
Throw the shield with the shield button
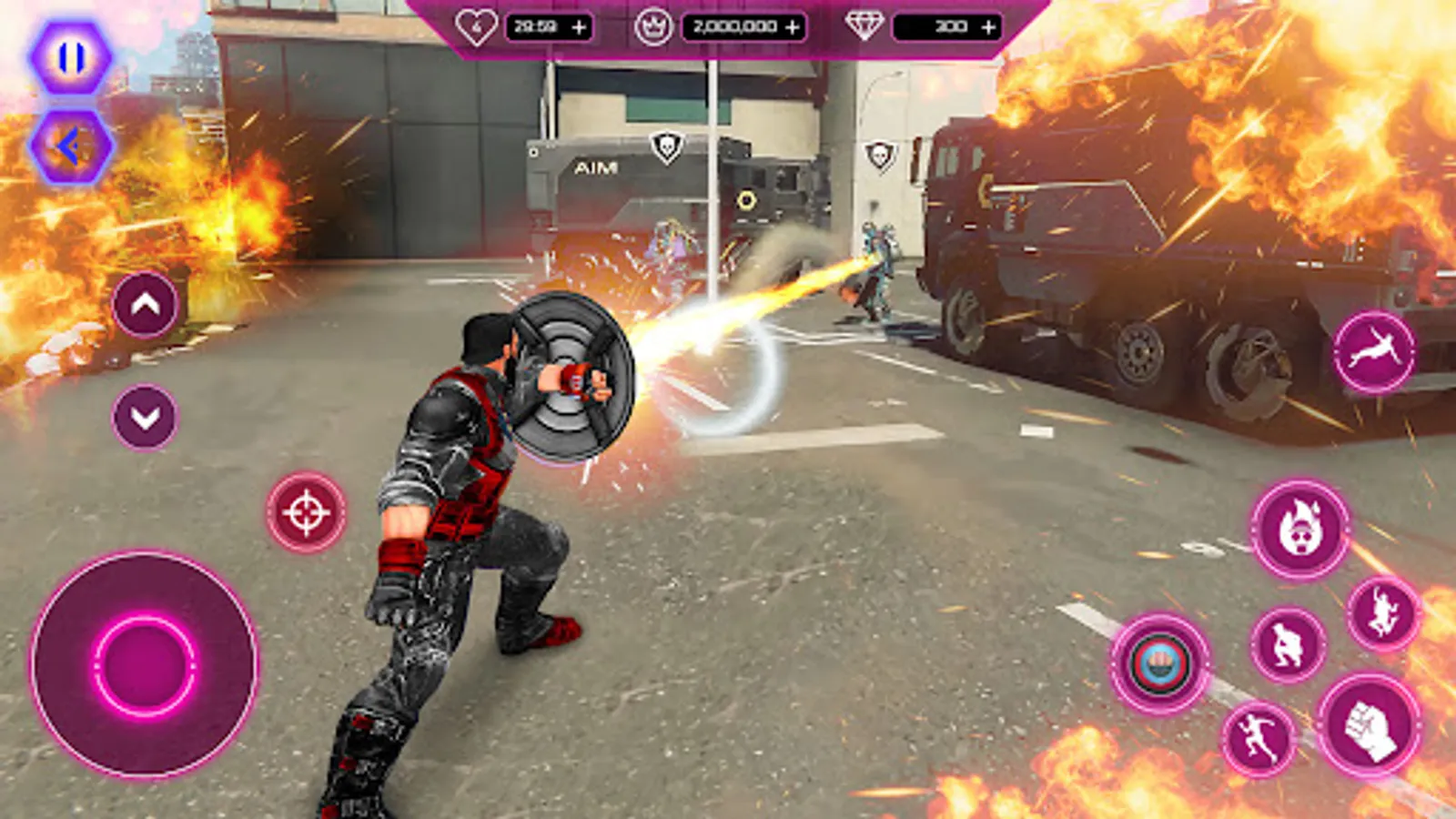pos(1159,662)
